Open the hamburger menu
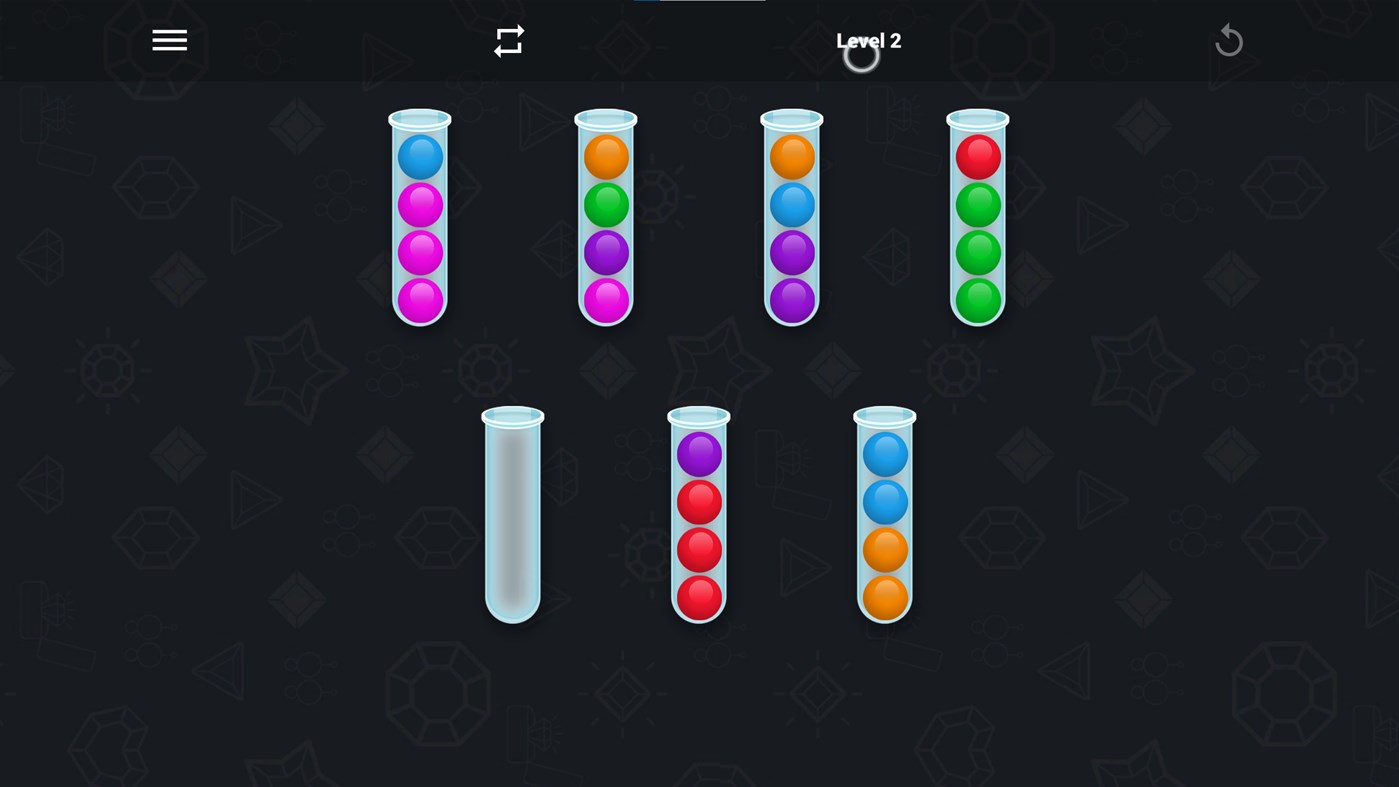1399x787 pixels. [x=168, y=39]
